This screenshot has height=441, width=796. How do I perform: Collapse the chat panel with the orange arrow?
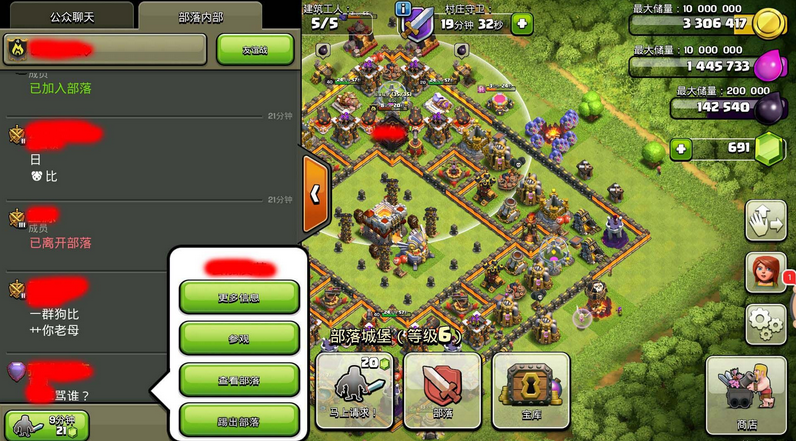click(x=315, y=194)
